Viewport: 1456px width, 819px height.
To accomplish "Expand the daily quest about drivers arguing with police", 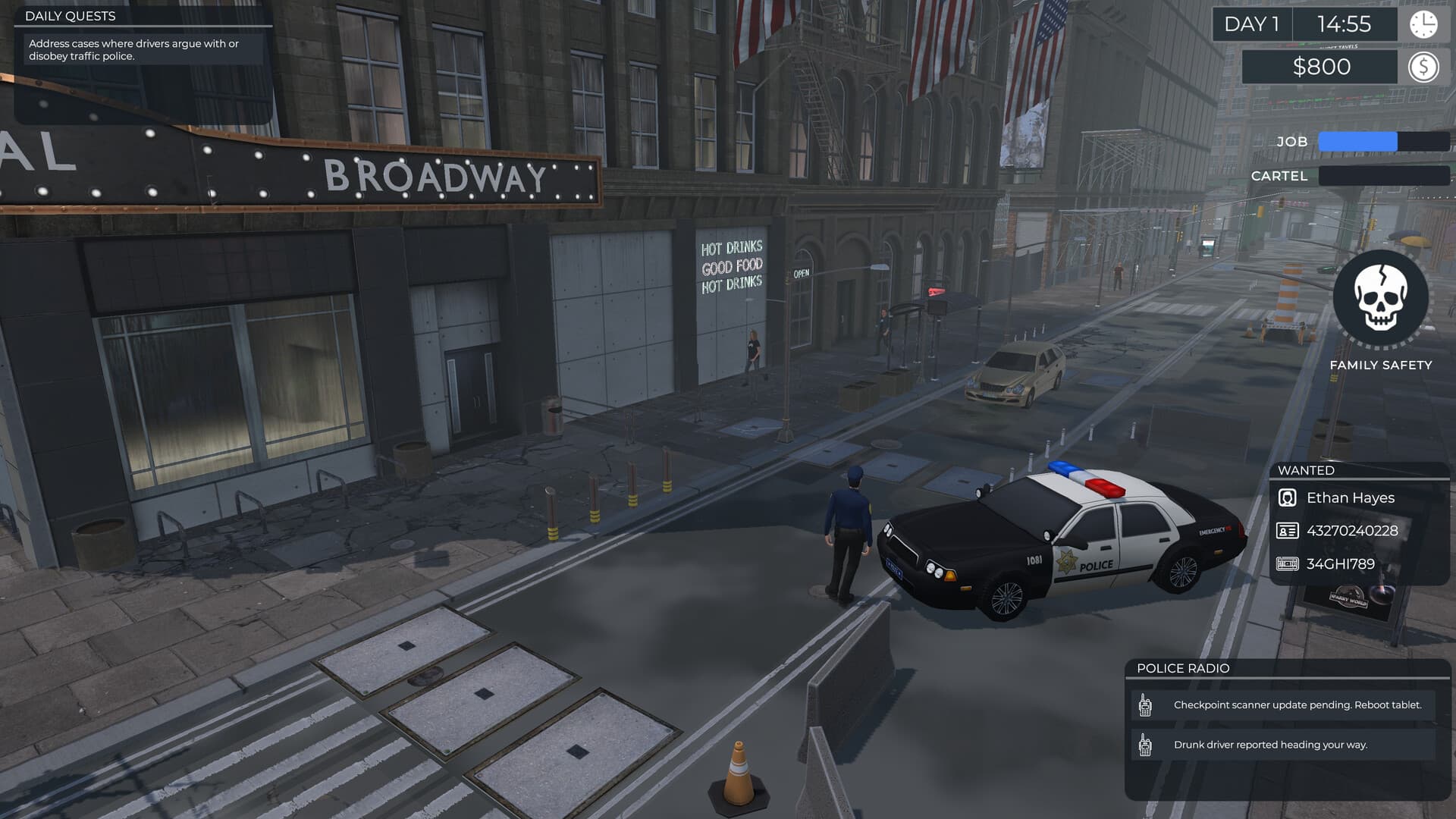I will (133, 50).
